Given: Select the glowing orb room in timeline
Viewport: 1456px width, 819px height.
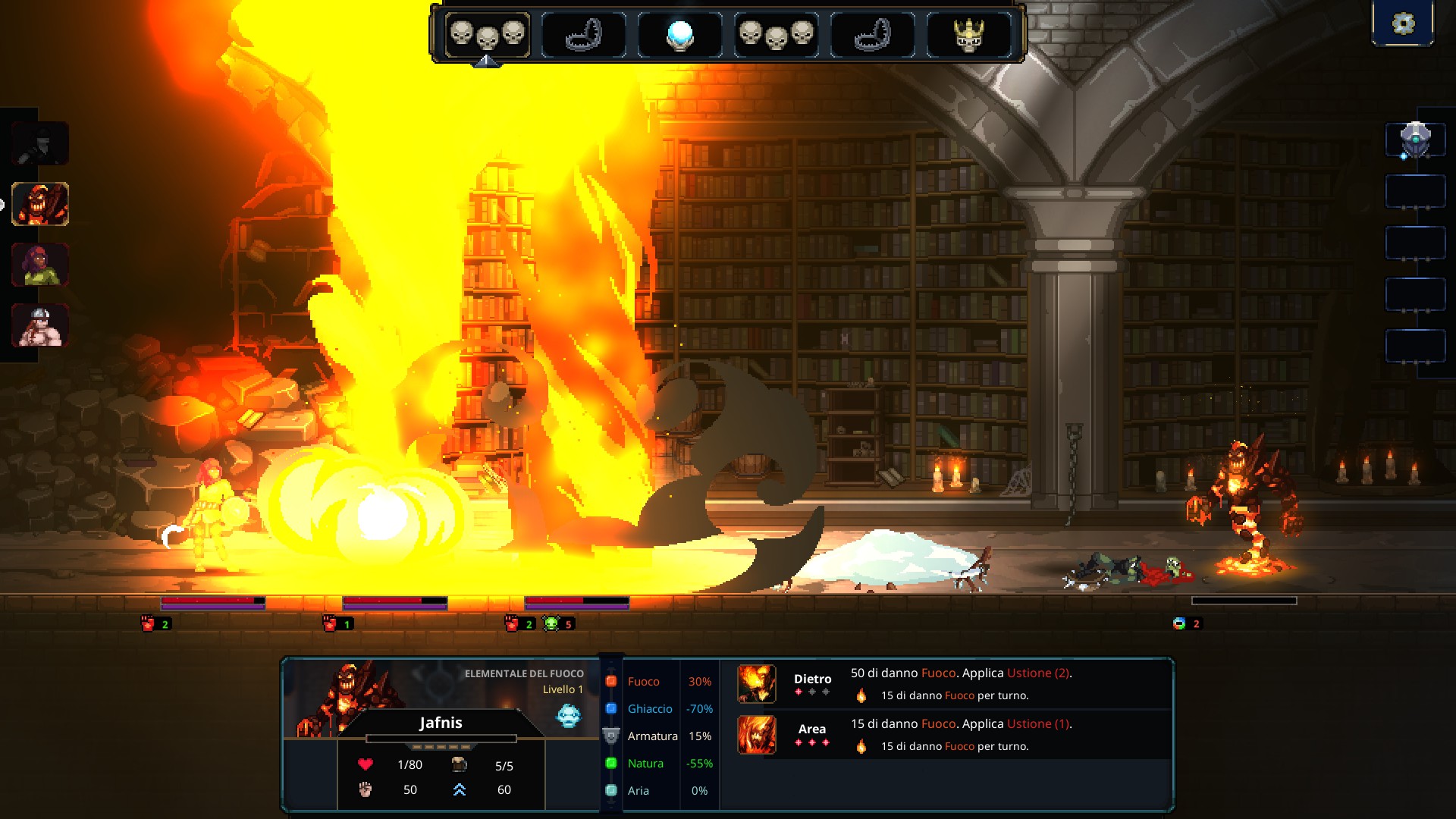Looking at the screenshot, I should (679, 35).
